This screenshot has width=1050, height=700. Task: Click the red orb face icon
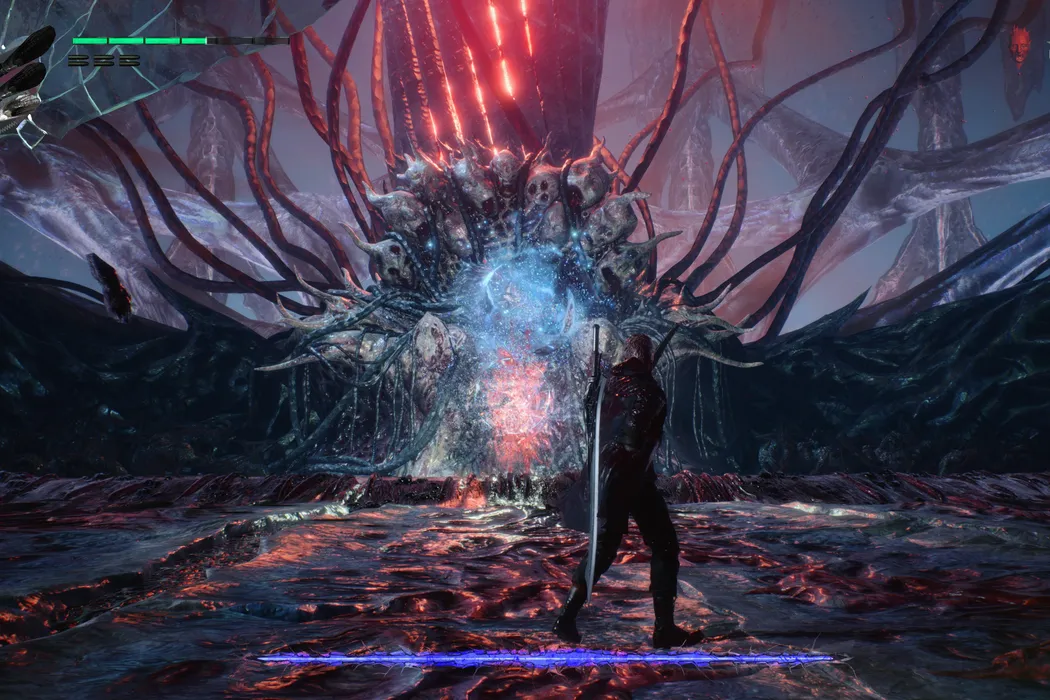tap(1018, 46)
